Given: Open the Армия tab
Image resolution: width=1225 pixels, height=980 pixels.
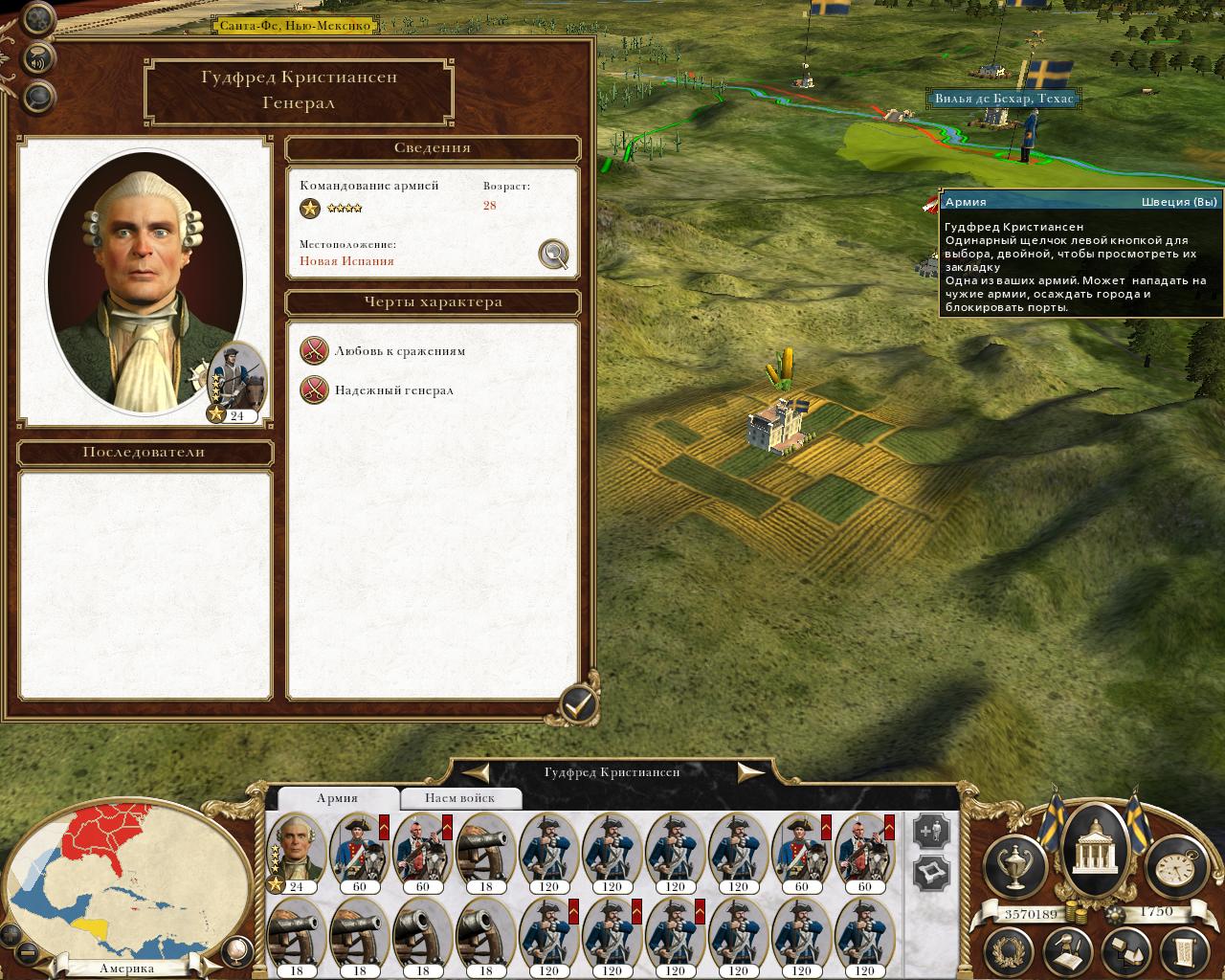Looking at the screenshot, I should pyautogui.click(x=337, y=797).
